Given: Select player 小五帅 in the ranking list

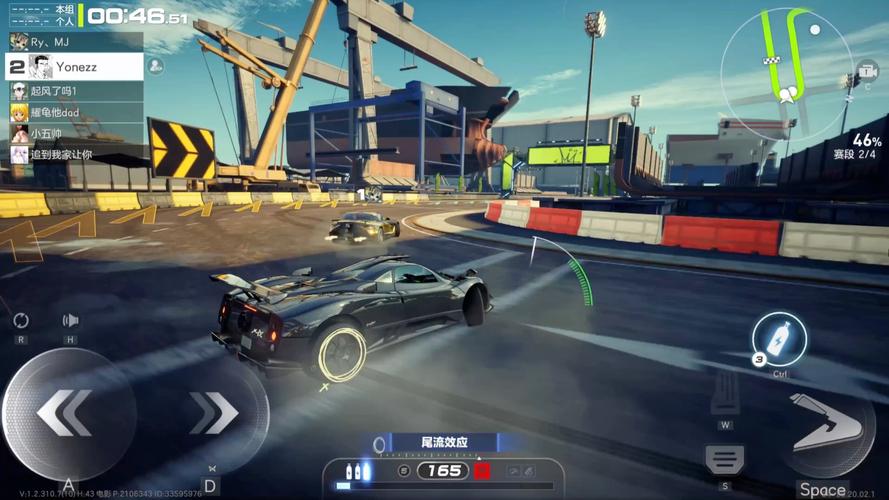Looking at the screenshot, I should point(75,133).
